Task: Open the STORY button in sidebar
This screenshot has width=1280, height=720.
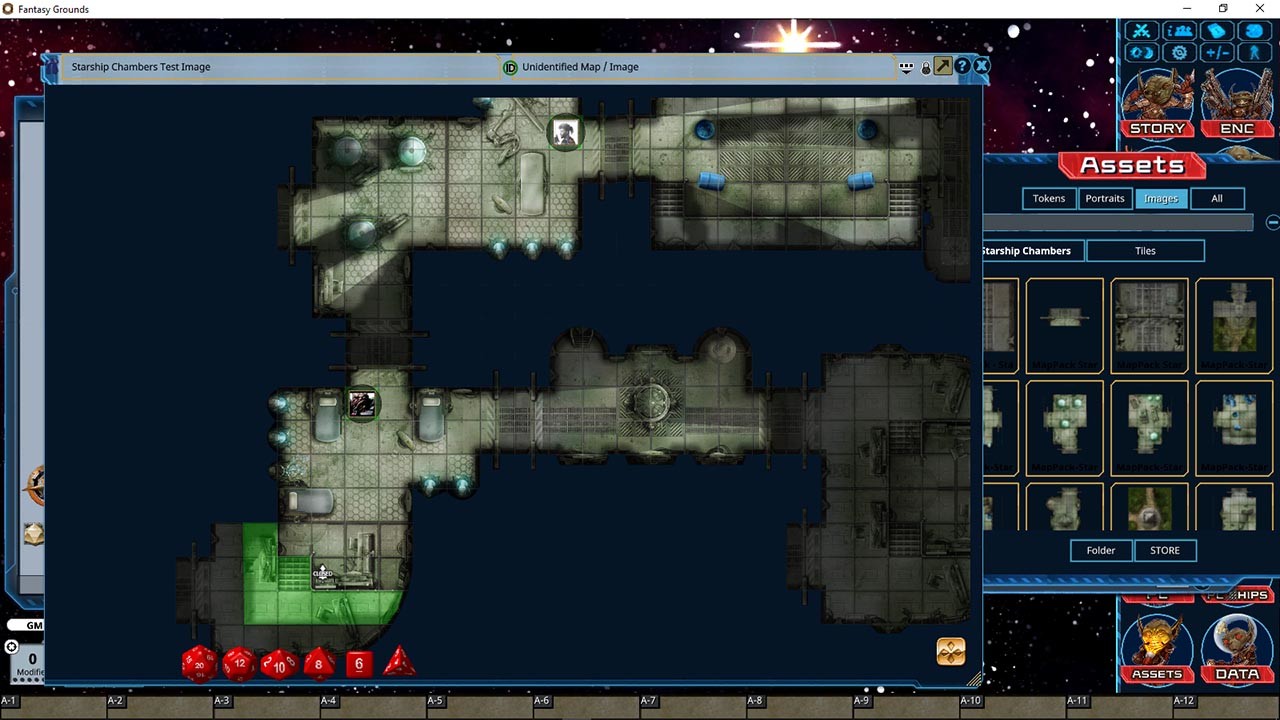Action: [x=1157, y=128]
